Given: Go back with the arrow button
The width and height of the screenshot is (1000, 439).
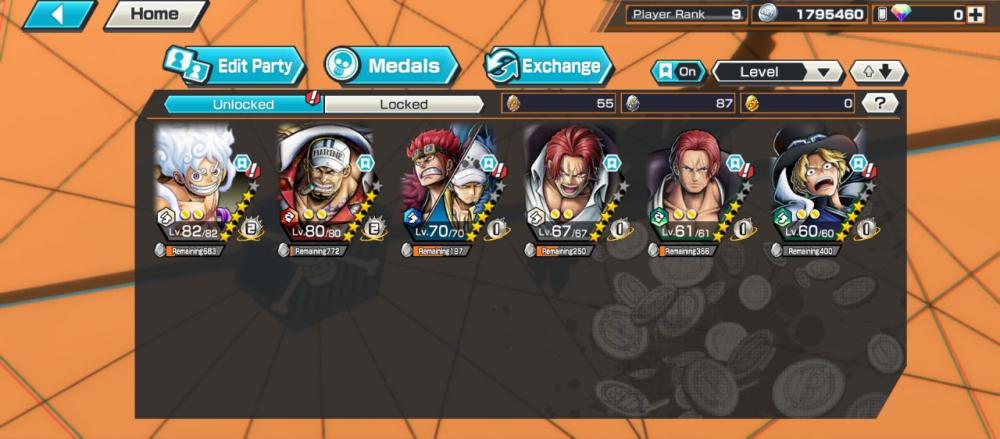Looking at the screenshot, I should point(58,14).
